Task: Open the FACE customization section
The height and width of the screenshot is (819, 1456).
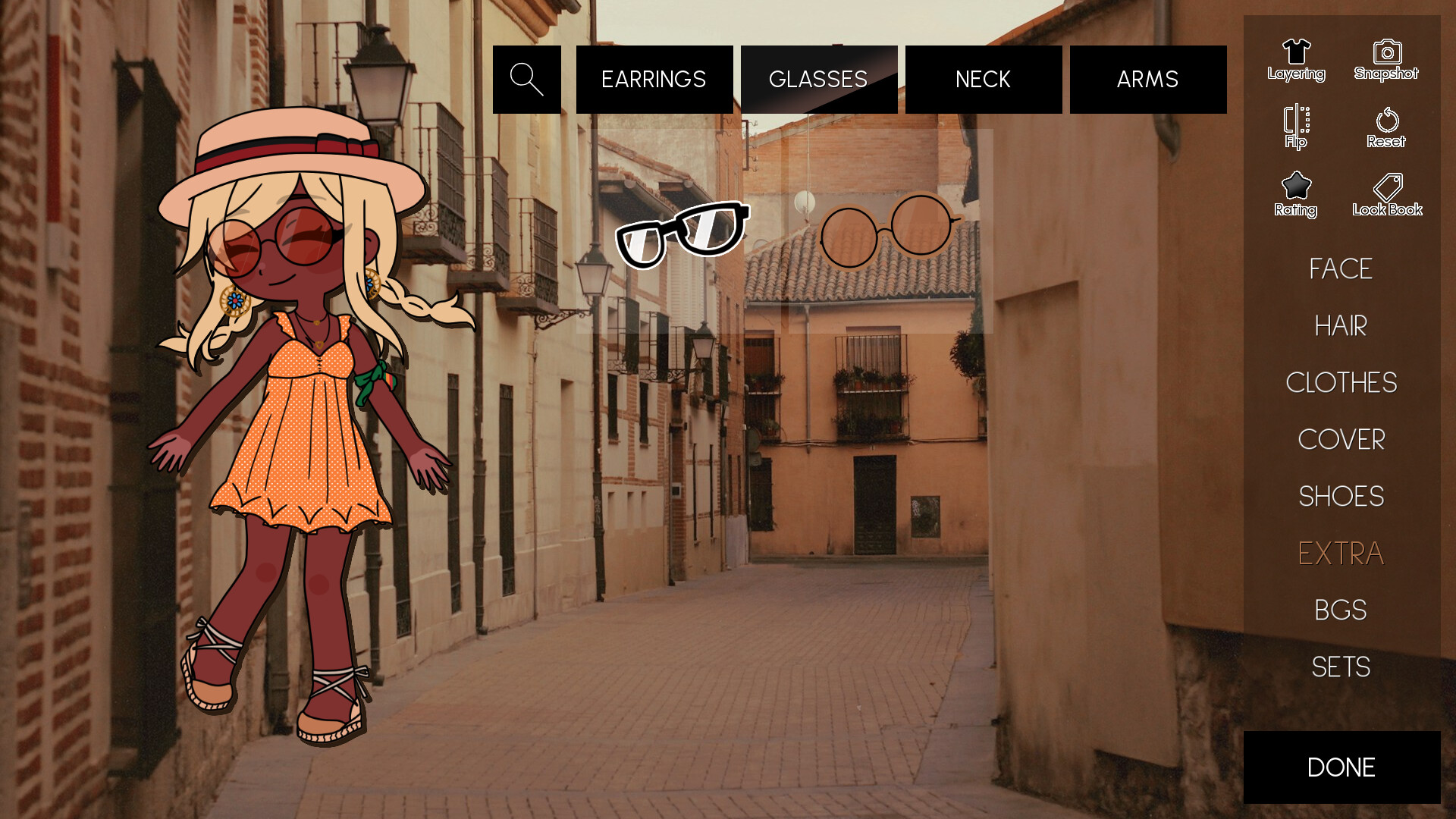Action: coord(1341,270)
